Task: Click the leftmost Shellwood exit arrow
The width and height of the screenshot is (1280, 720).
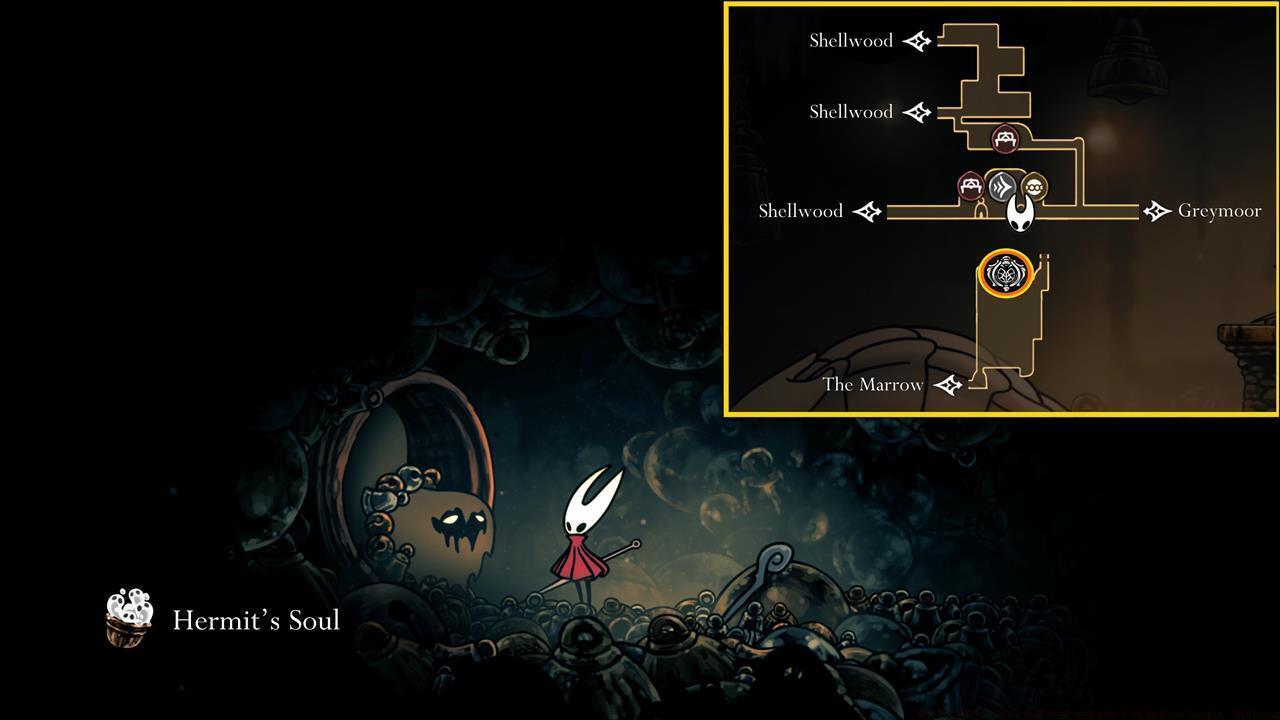Action: (x=866, y=211)
